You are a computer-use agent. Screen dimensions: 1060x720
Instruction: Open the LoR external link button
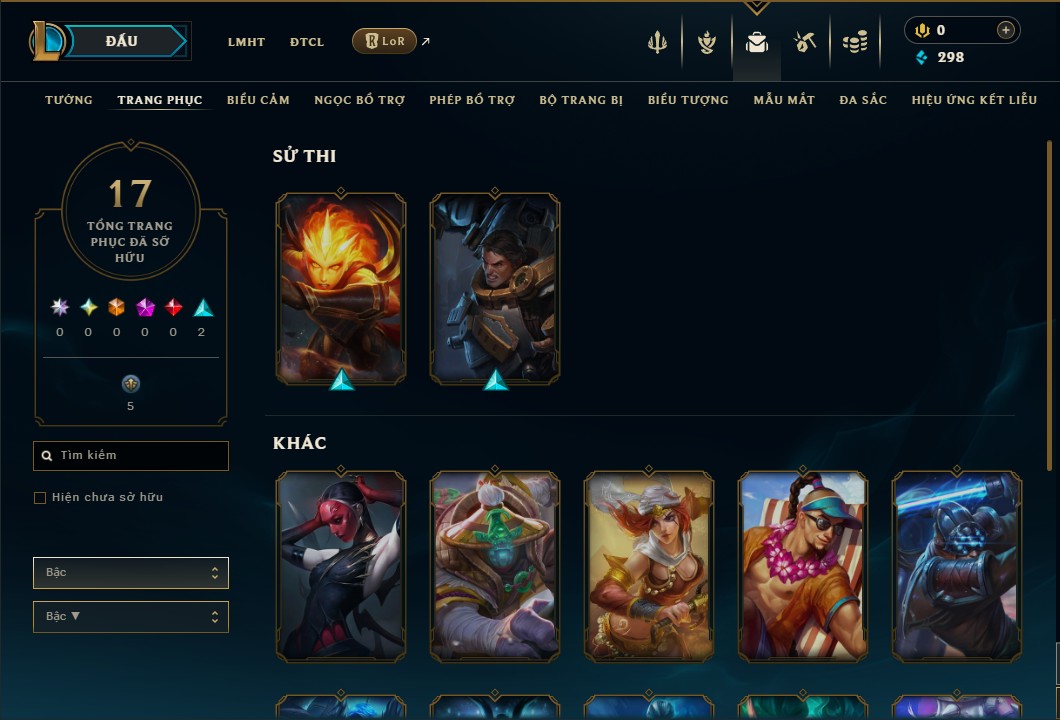coord(384,41)
